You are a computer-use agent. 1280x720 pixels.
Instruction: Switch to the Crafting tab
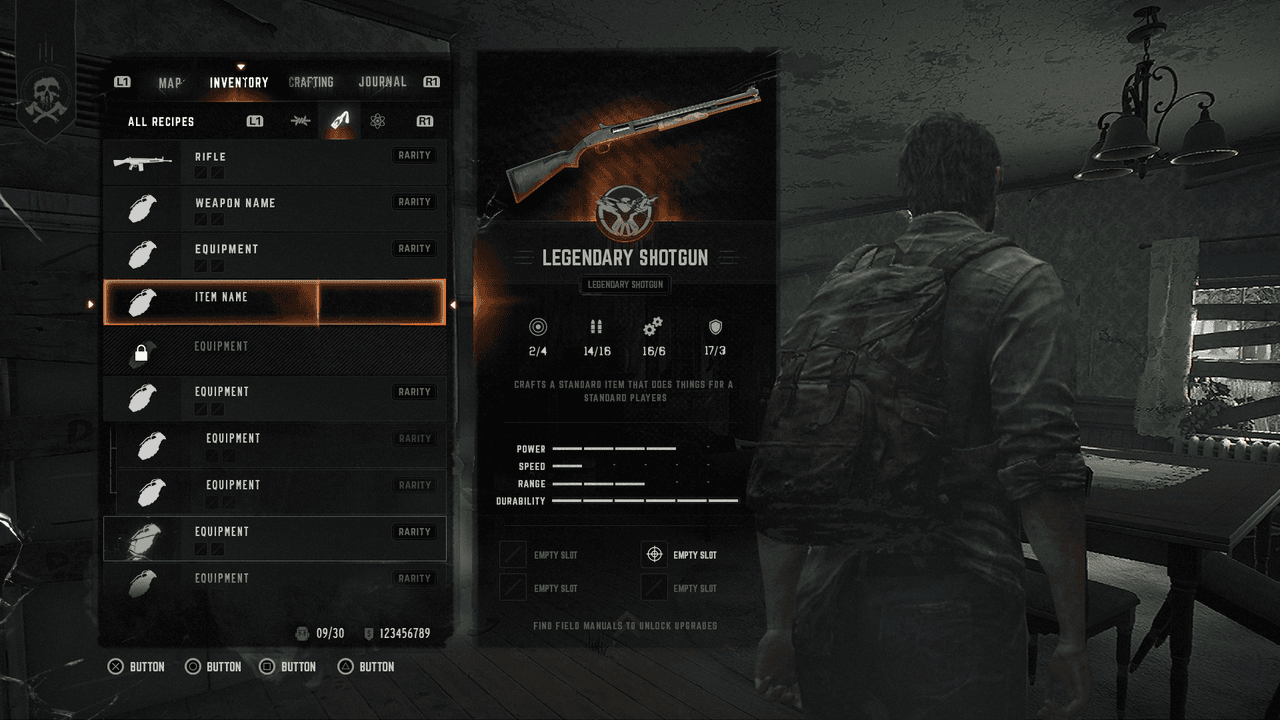point(311,82)
